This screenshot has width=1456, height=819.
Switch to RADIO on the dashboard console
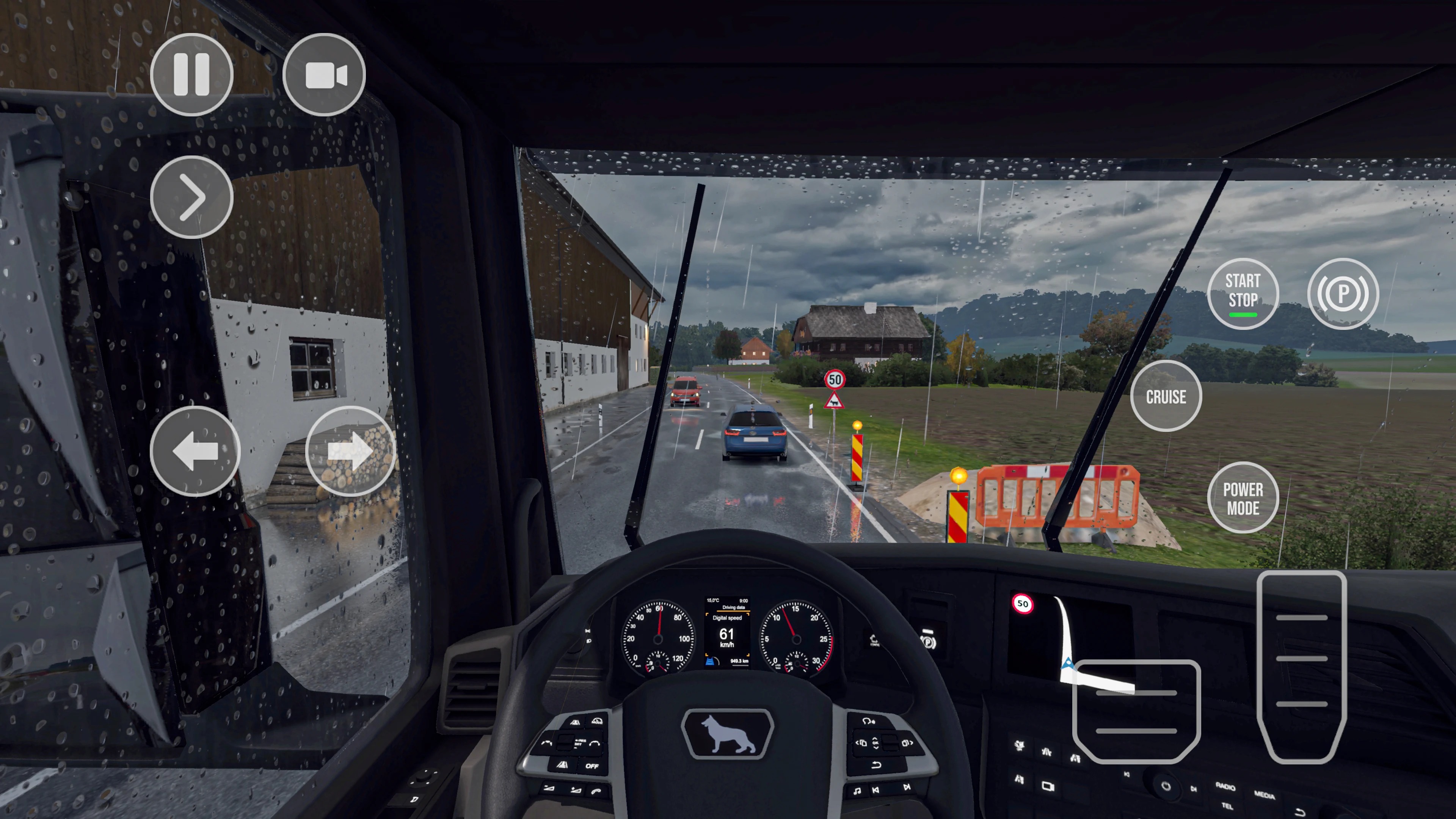pos(1225,787)
